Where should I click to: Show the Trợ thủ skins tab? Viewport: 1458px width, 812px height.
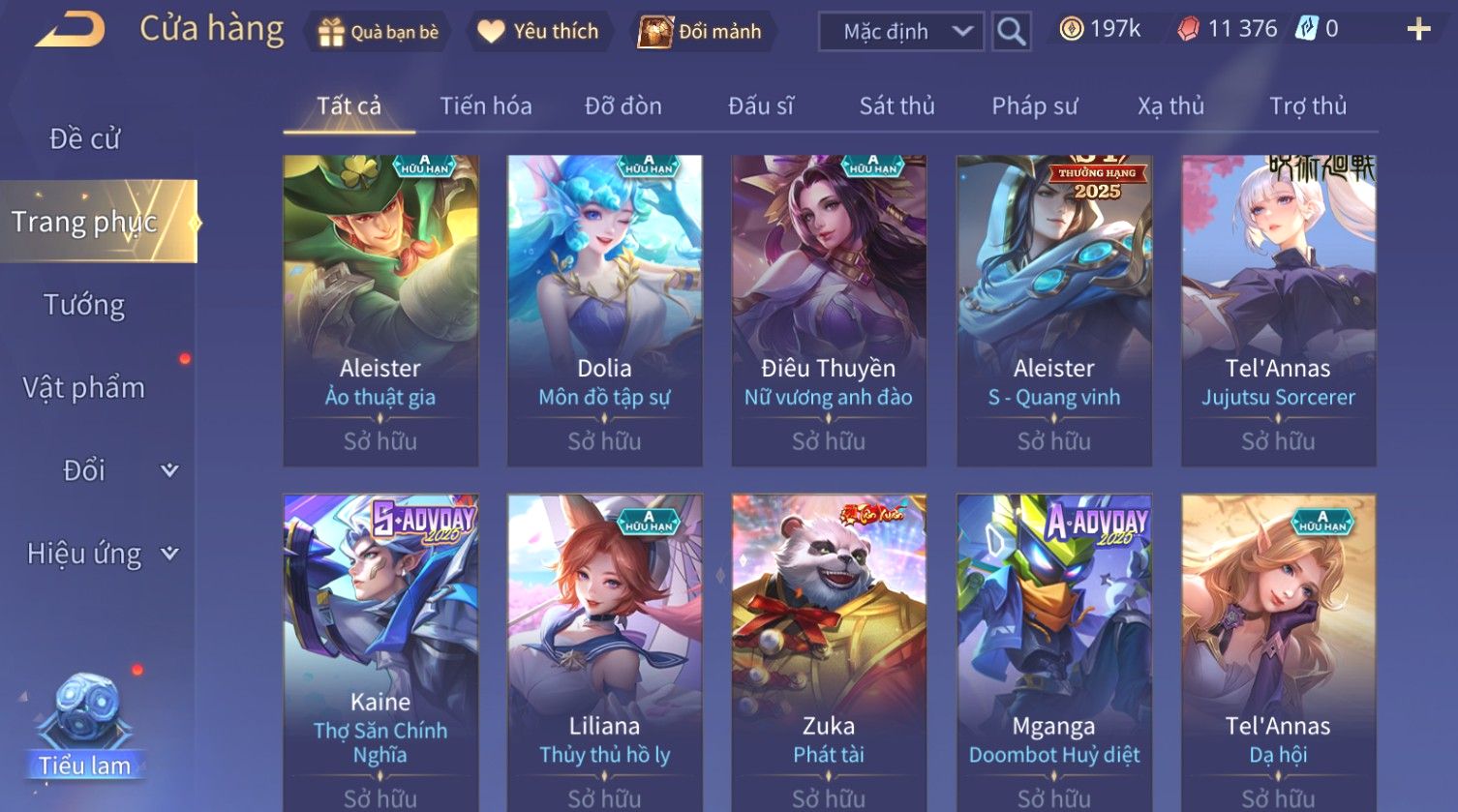click(1308, 105)
